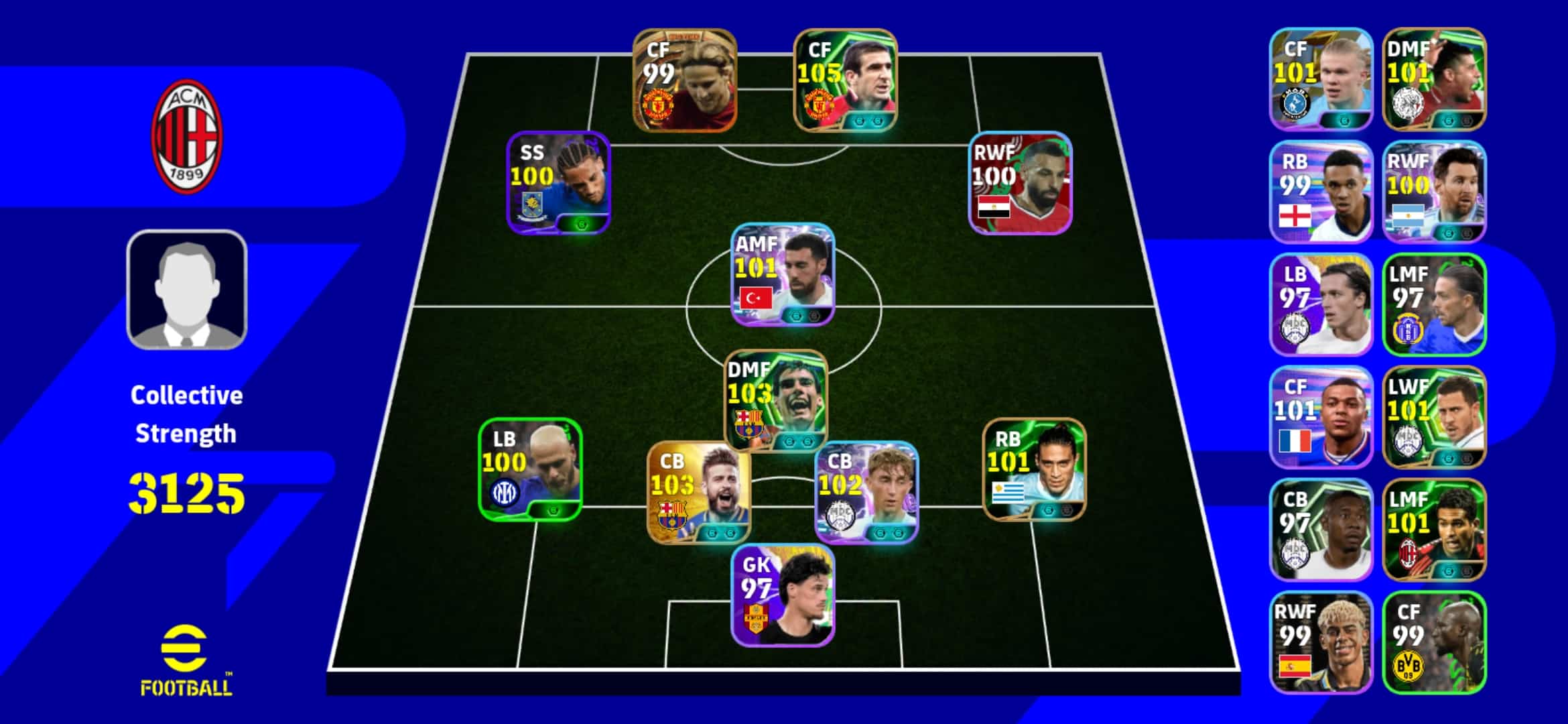Pick the substitute CF 99 Dortmund card
Viewport: 1568px width, 724px height.
click(1434, 642)
